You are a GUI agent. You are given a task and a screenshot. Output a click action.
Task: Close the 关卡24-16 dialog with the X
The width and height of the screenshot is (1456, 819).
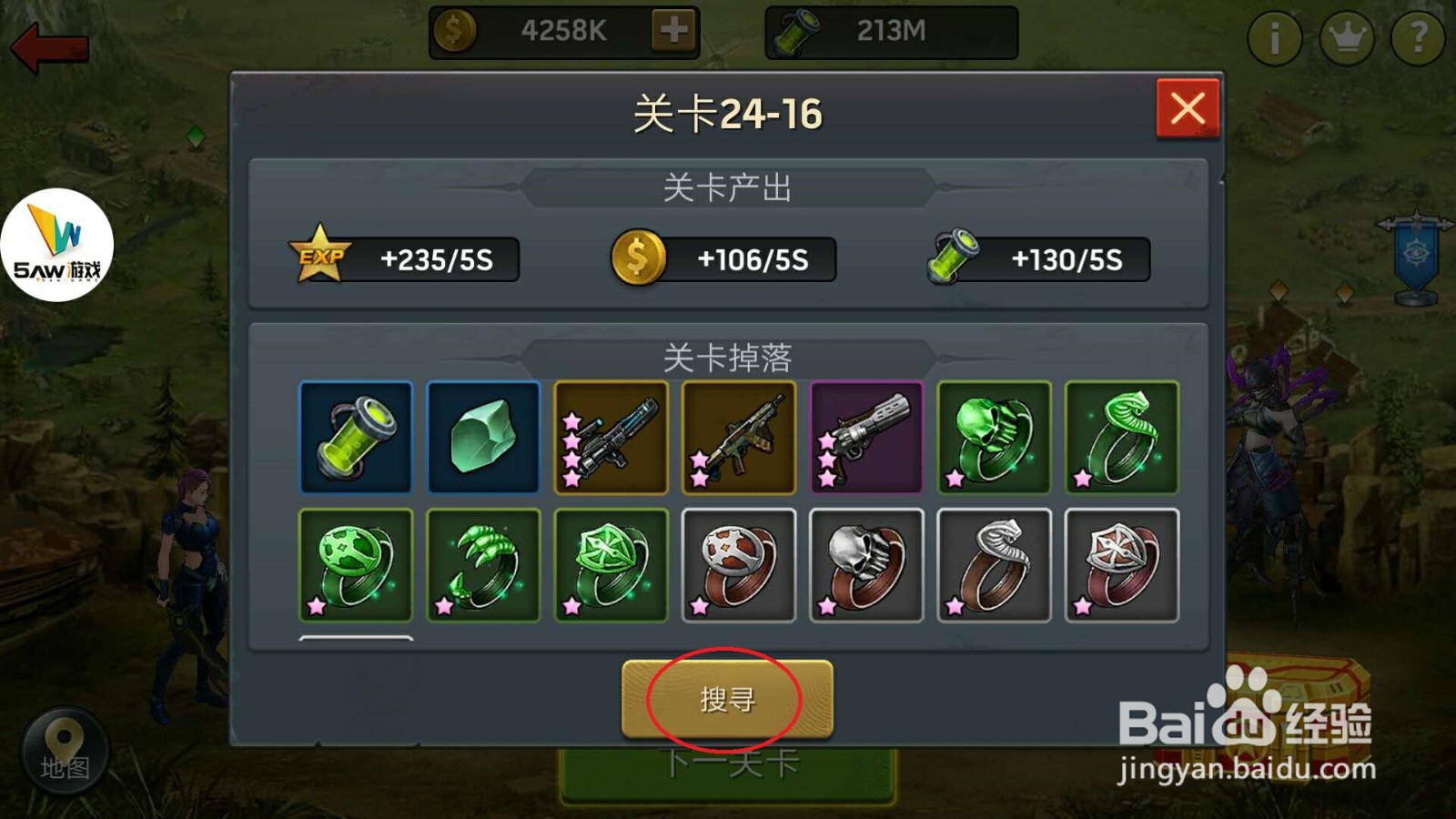click(x=1189, y=106)
